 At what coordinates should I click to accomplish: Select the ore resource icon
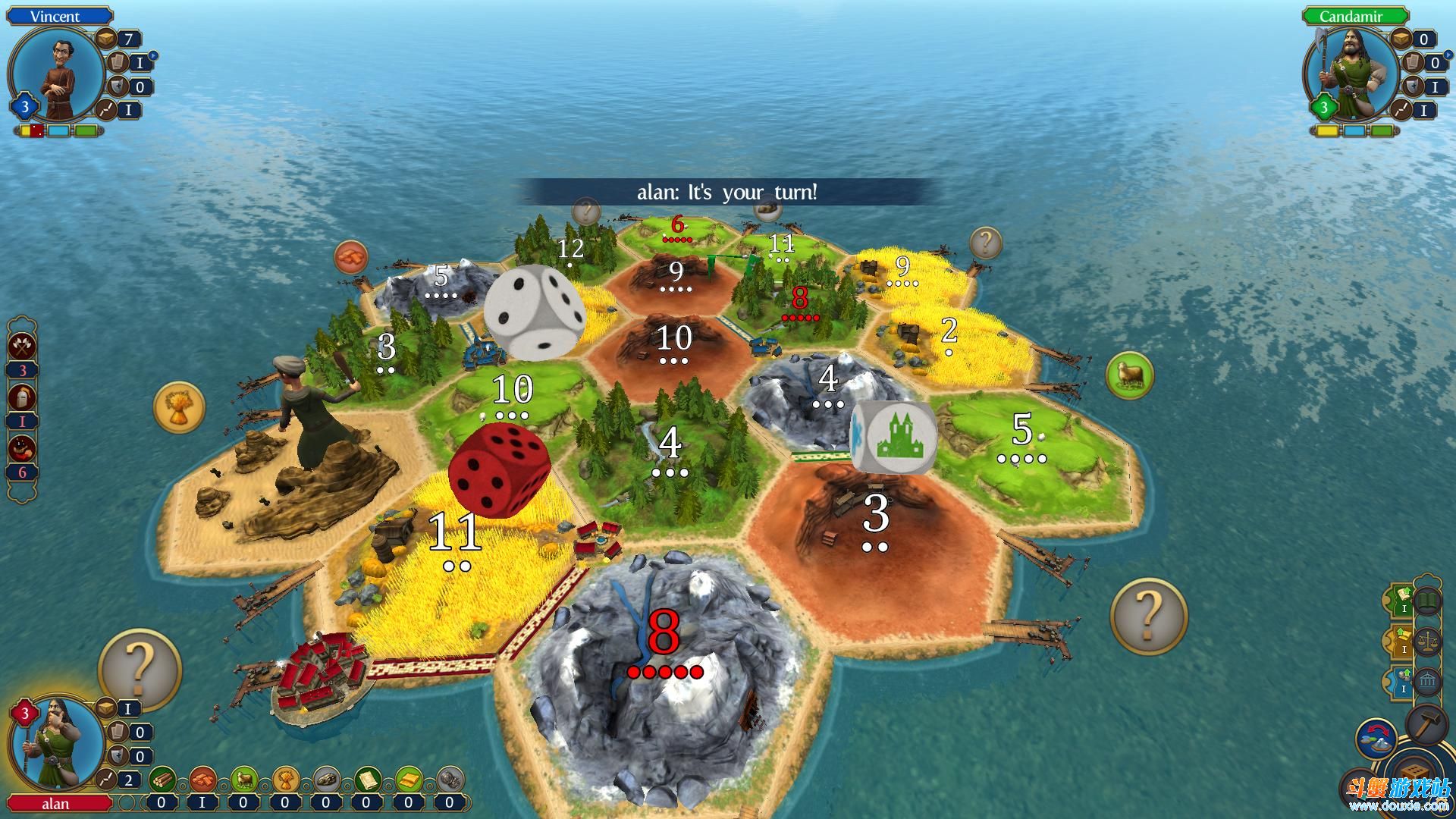[326, 779]
